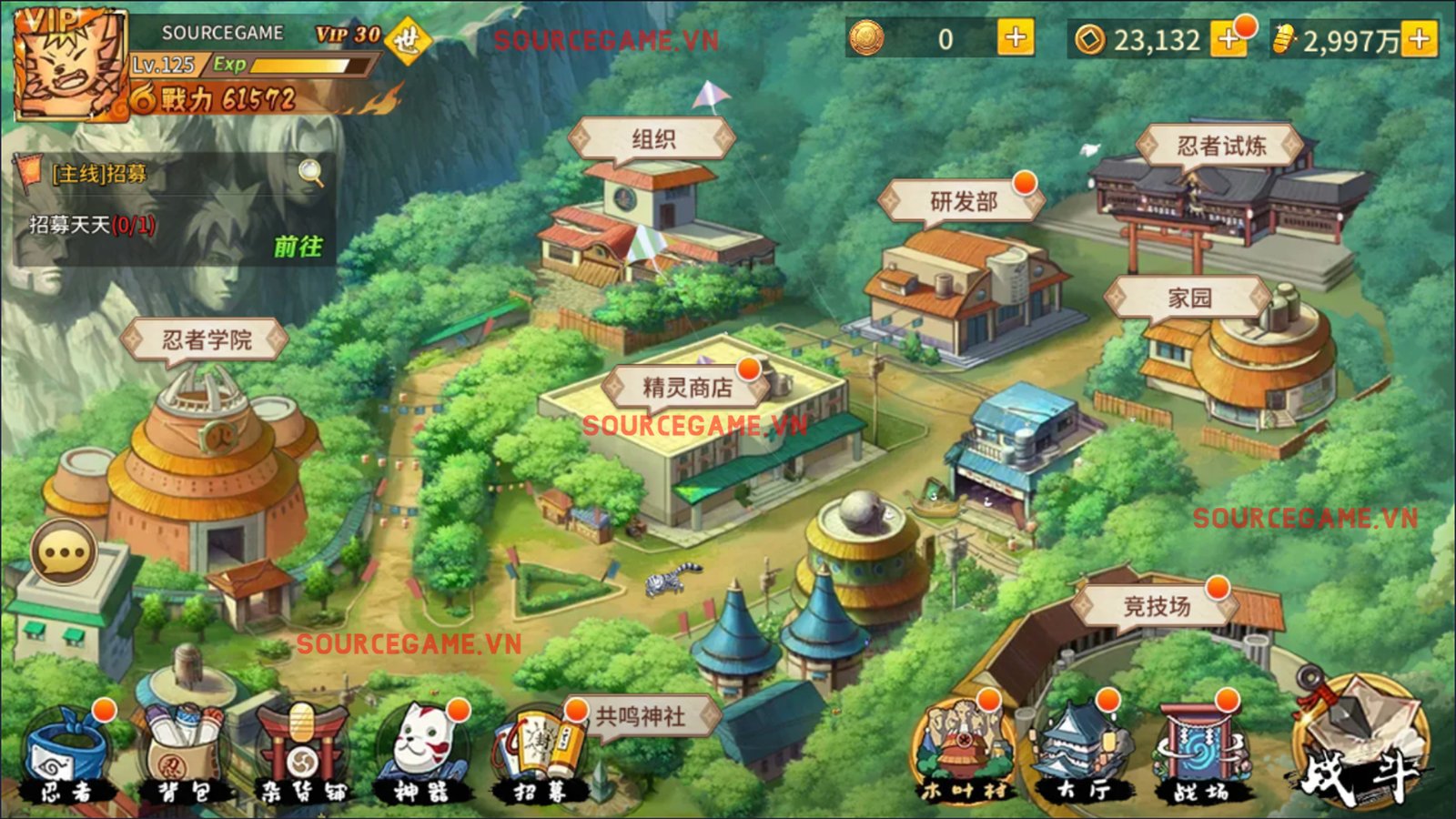Go to 忍者试炼 ninja trial

[1220, 146]
